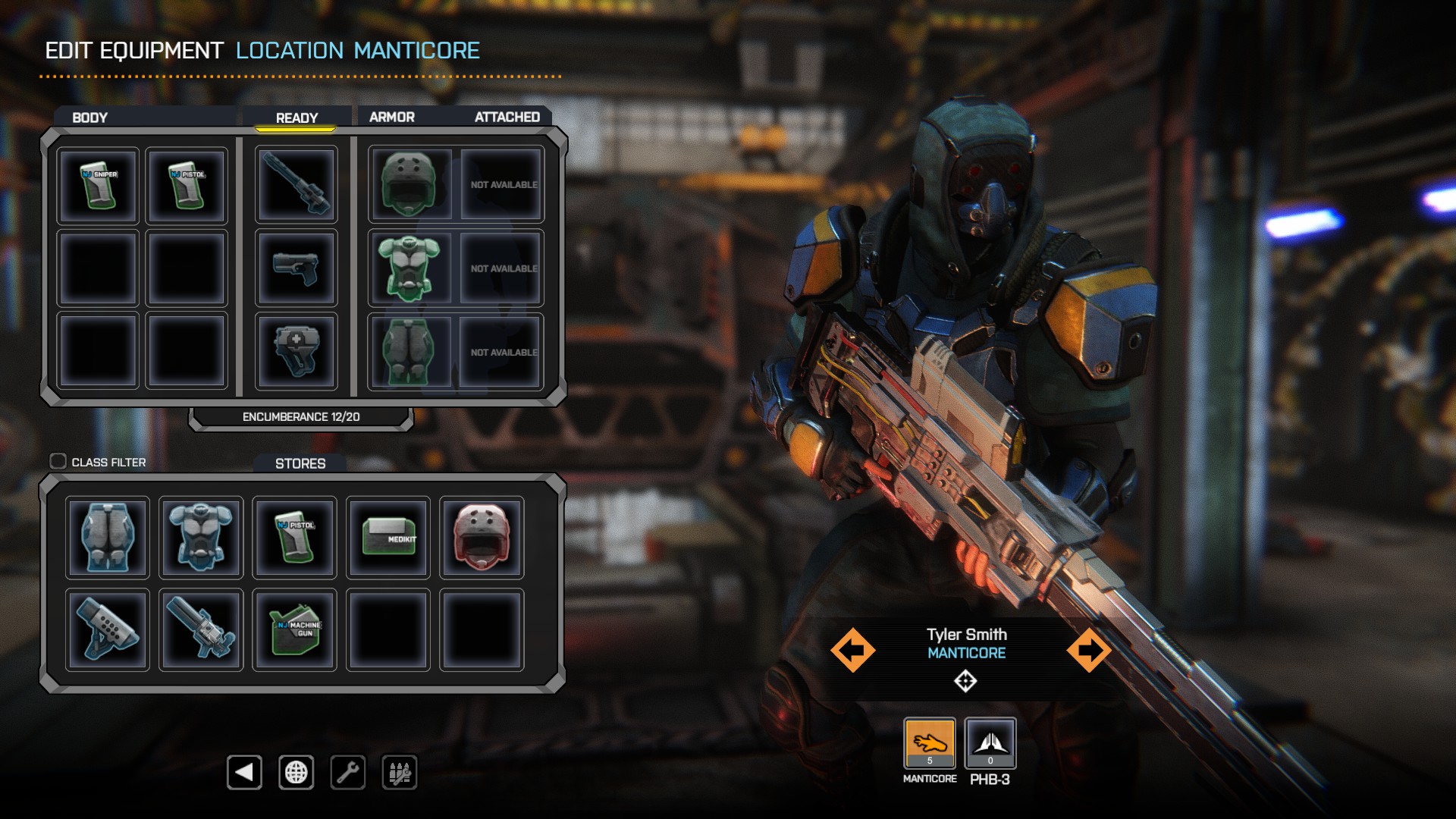Take the pistol ammo clip from stores
The width and height of the screenshot is (1456, 819).
(x=295, y=538)
